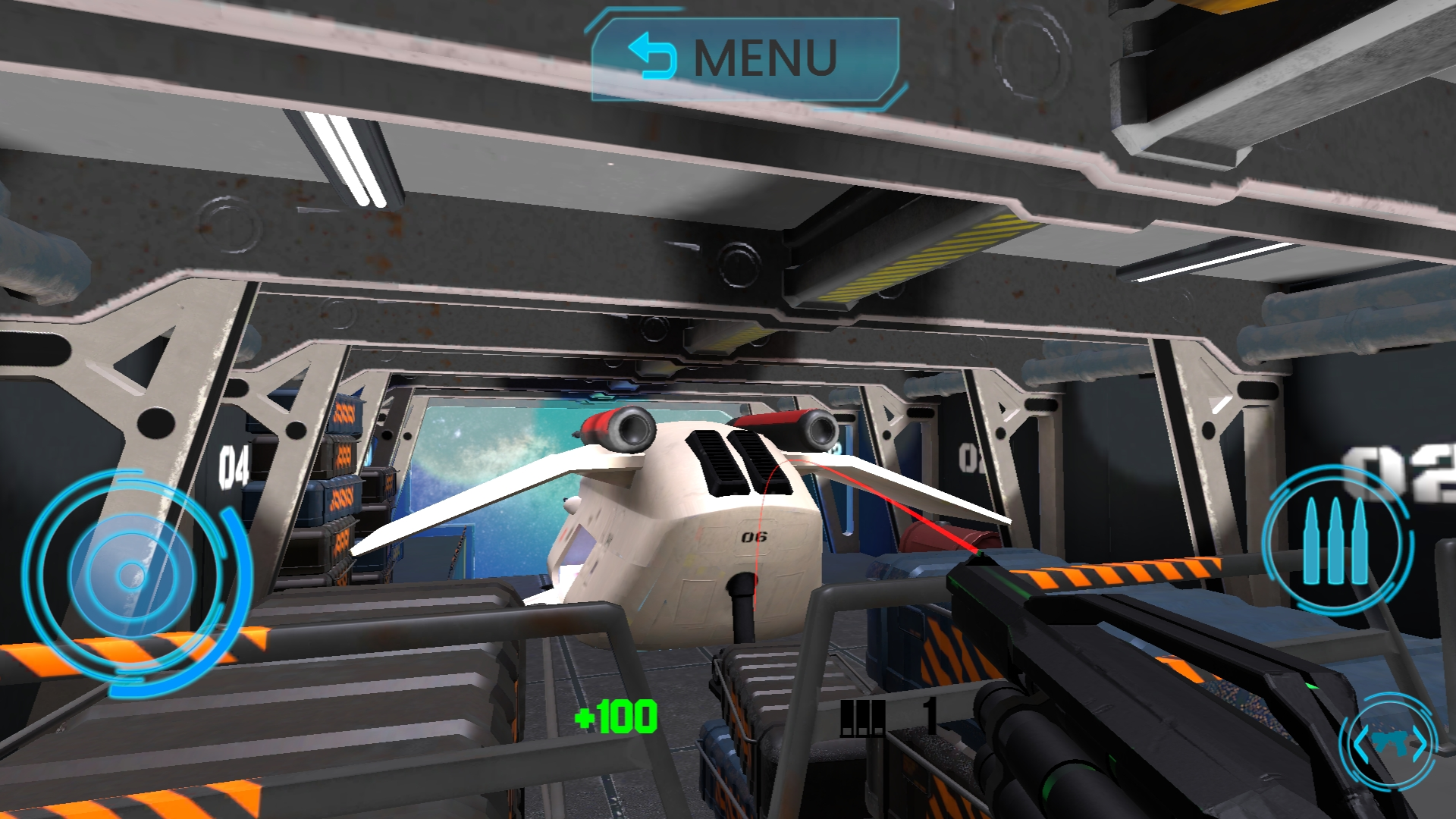The height and width of the screenshot is (819, 1456).
Task: Click the weapon's green sight marker
Action: point(981,553)
